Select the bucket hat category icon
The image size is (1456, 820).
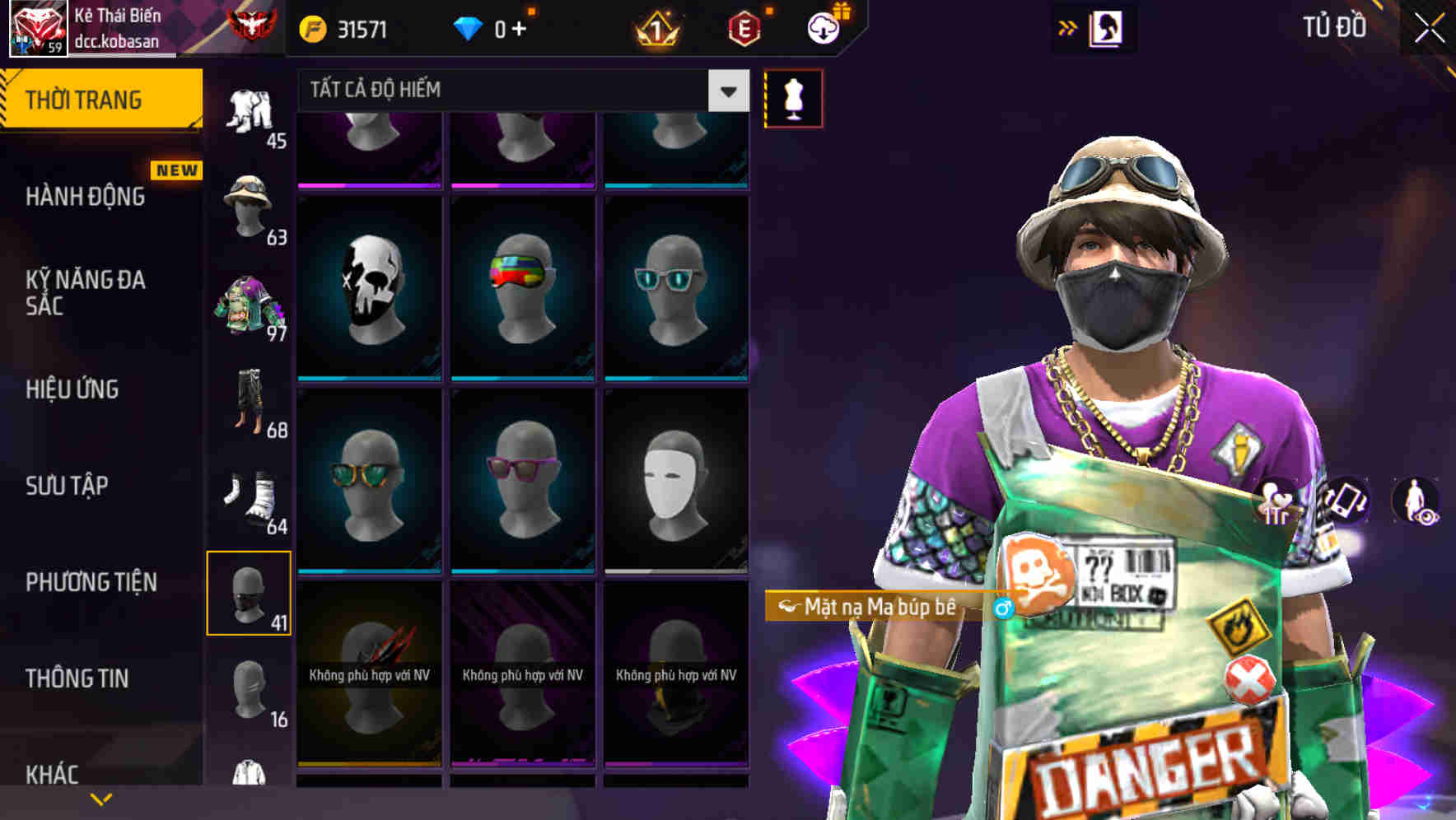click(247, 201)
